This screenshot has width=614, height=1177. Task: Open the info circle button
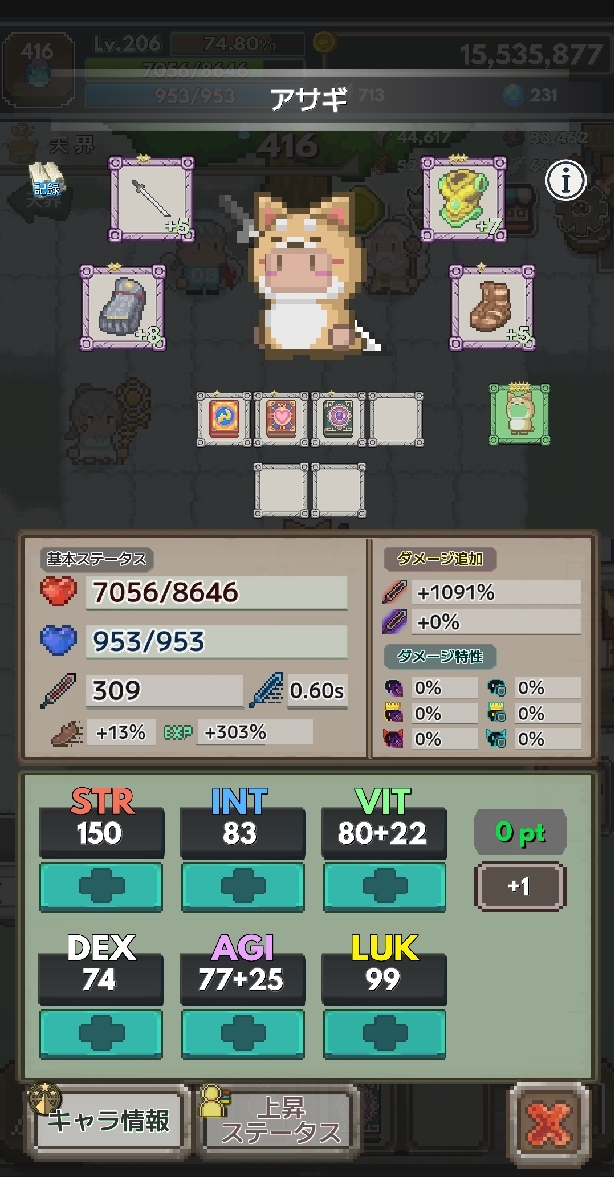pyautogui.click(x=566, y=181)
